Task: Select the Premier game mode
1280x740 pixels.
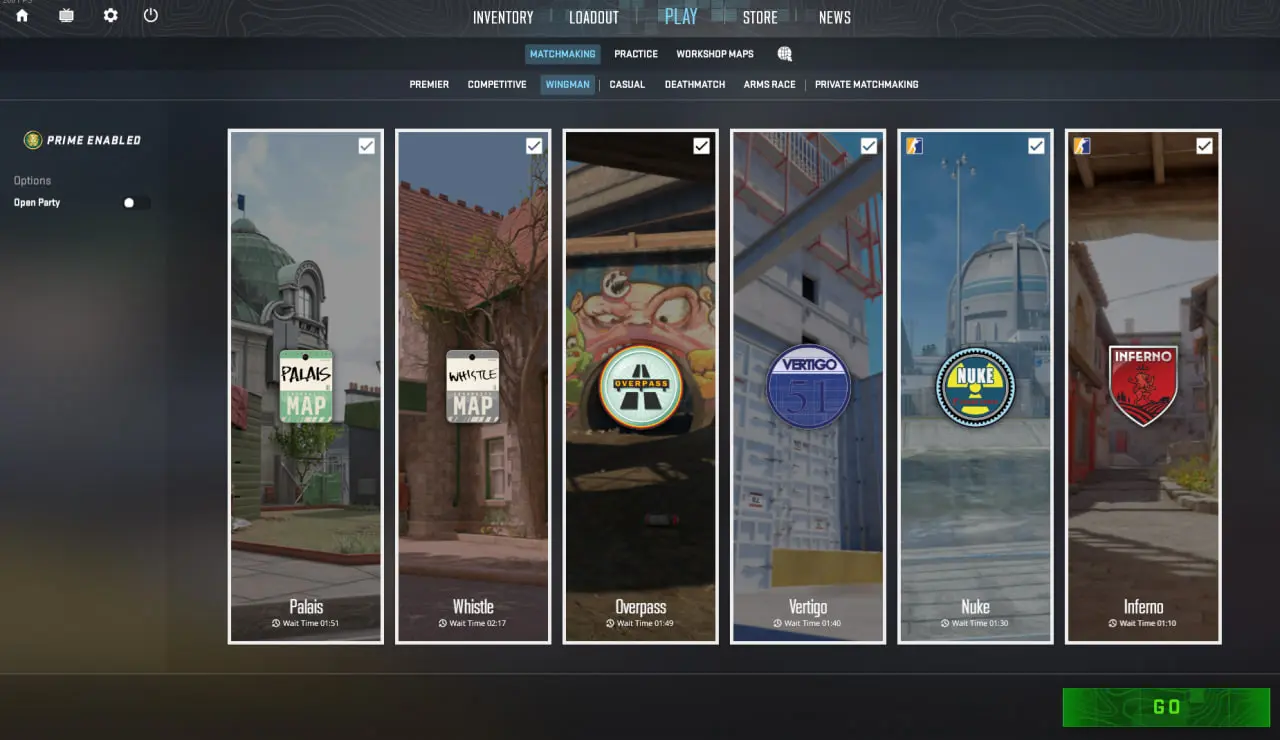Action: tap(429, 85)
